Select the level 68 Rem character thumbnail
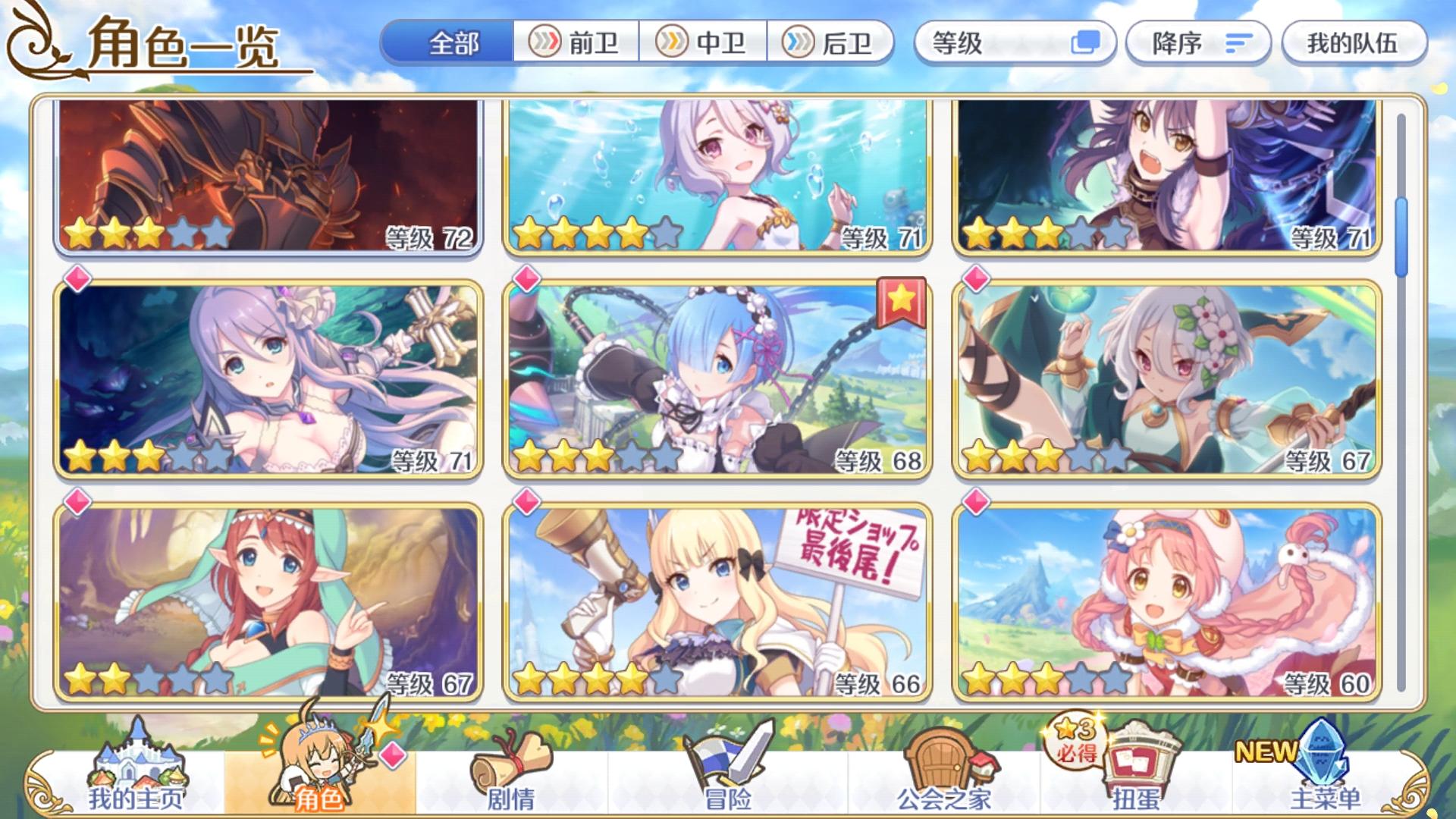Viewport: 1456px width, 819px height. click(x=717, y=379)
